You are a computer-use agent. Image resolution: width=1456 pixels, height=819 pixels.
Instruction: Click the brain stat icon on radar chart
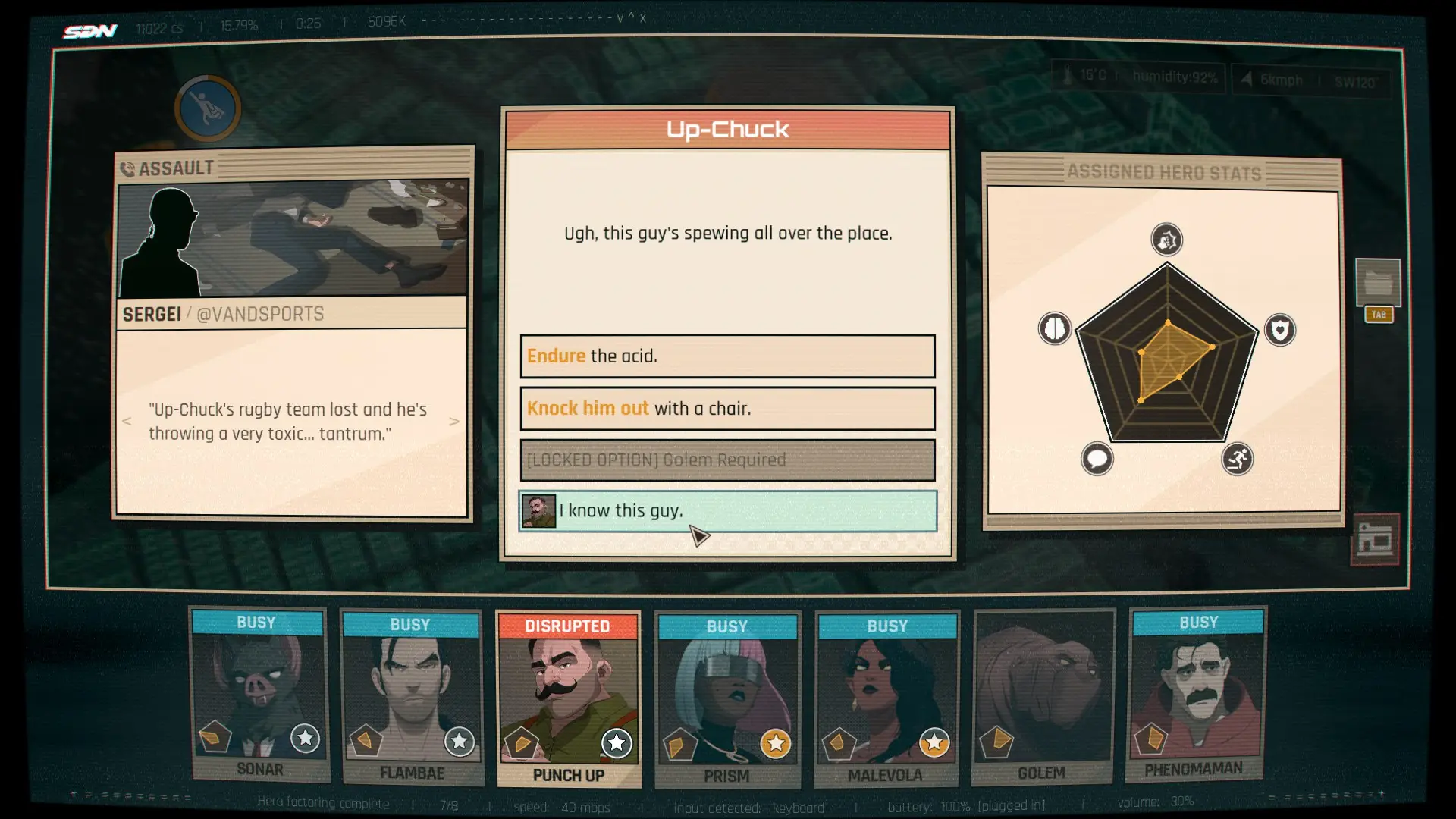click(x=1054, y=329)
